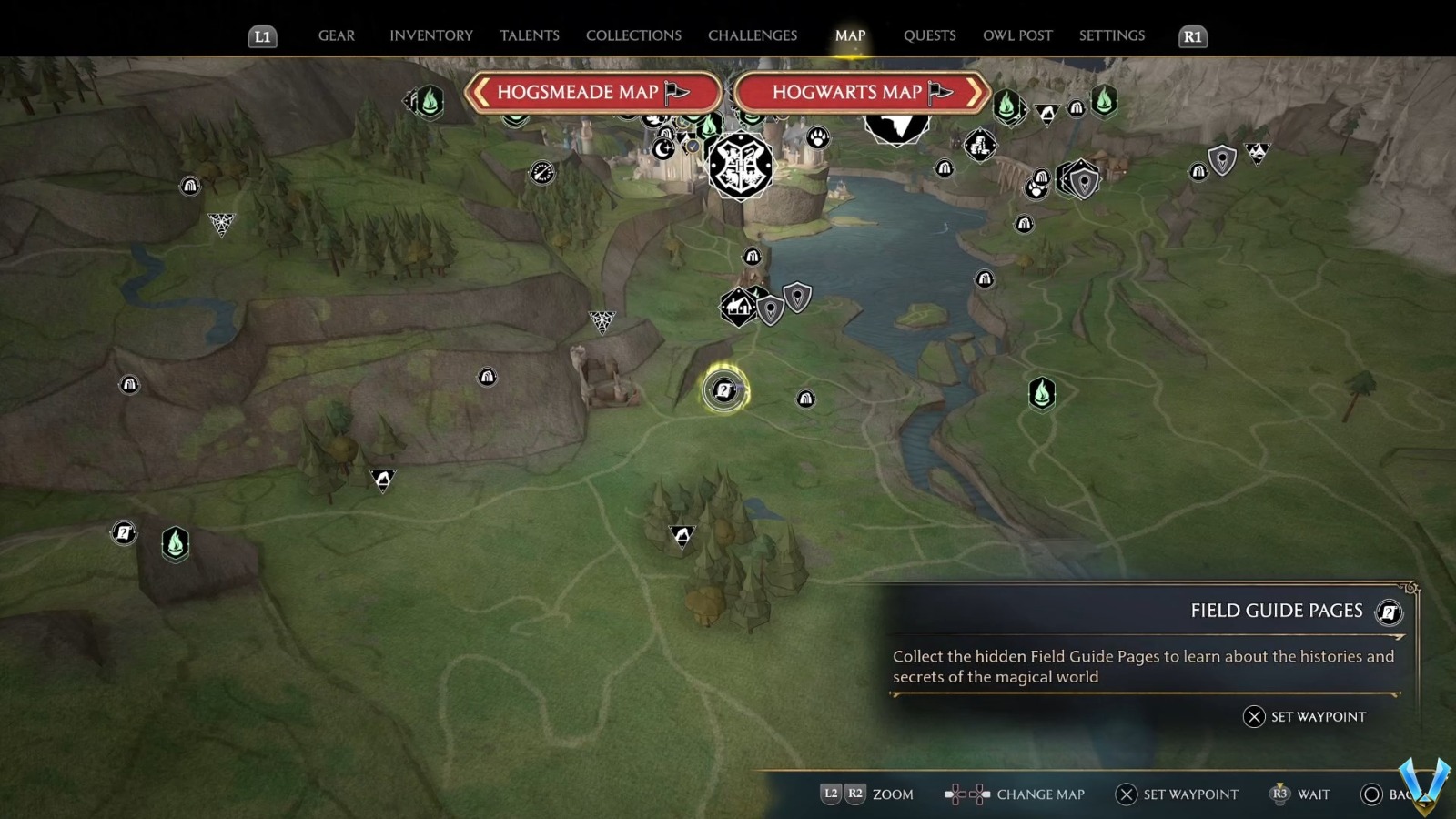Select the hamlet house icon on the riverbank
The height and width of the screenshot is (819, 1456).
click(x=737, y=306)
